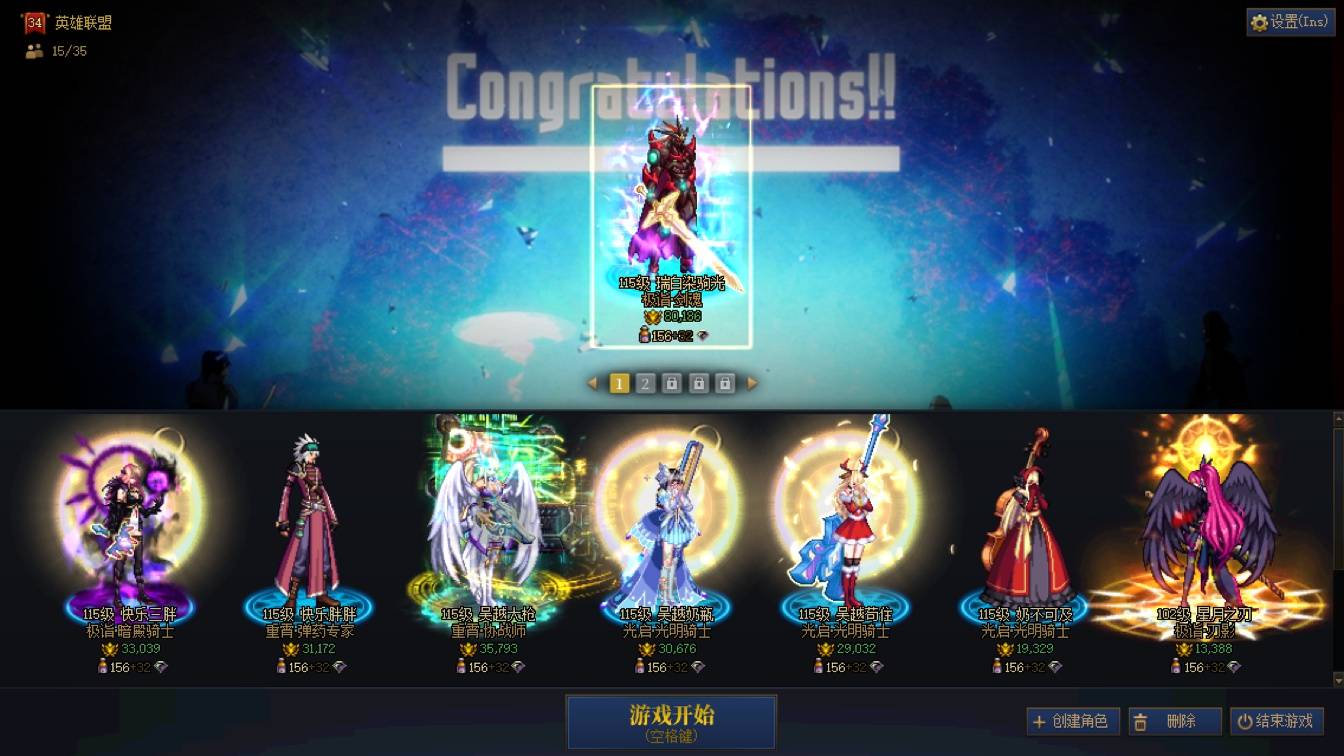Click the trash icon on the 删除 button
1344x756 pixels.
pos(1141,720)
